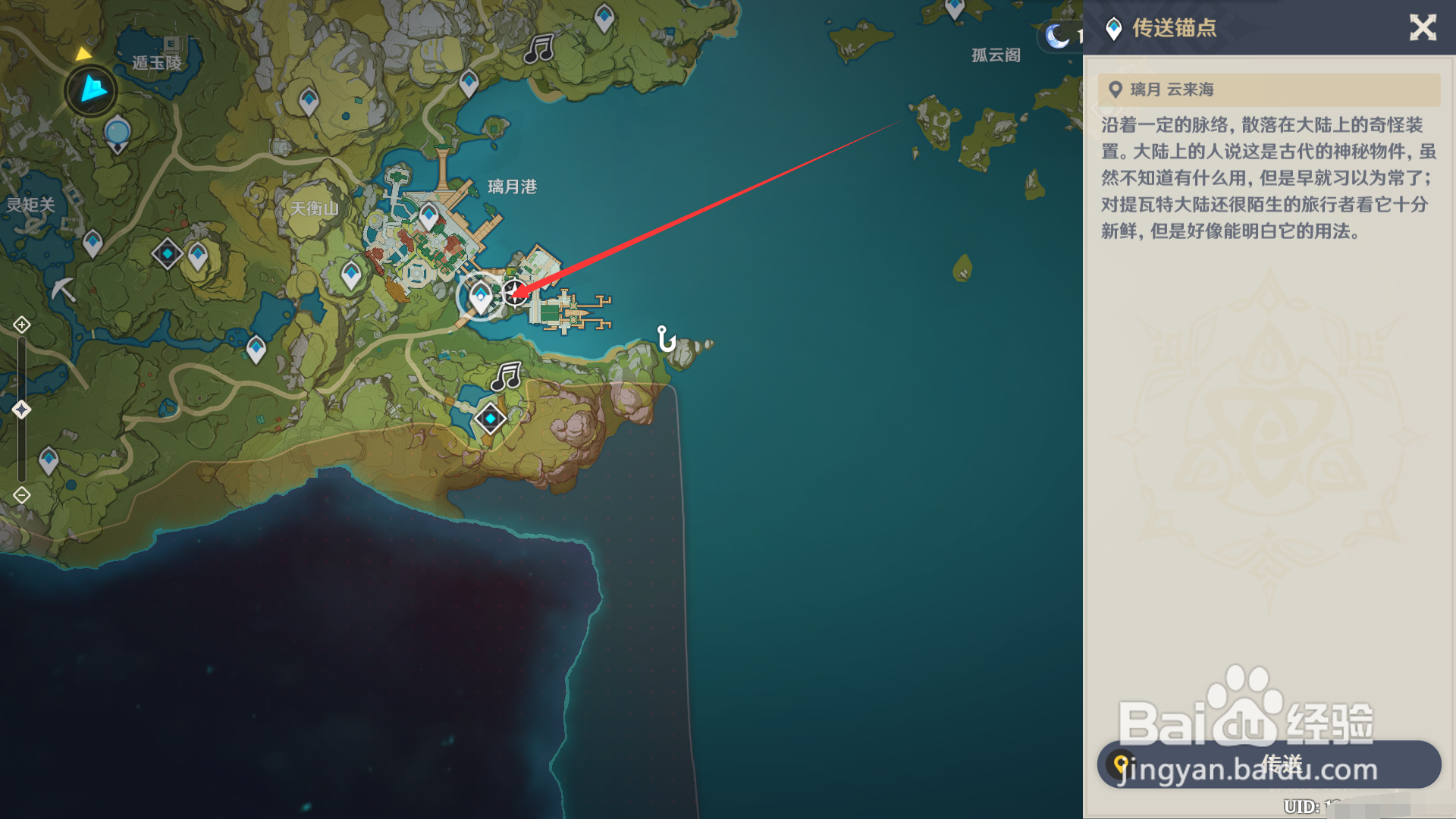Close the teleport waypoint panel
Screen dimensions: 1456x819
click(1423, 28)
